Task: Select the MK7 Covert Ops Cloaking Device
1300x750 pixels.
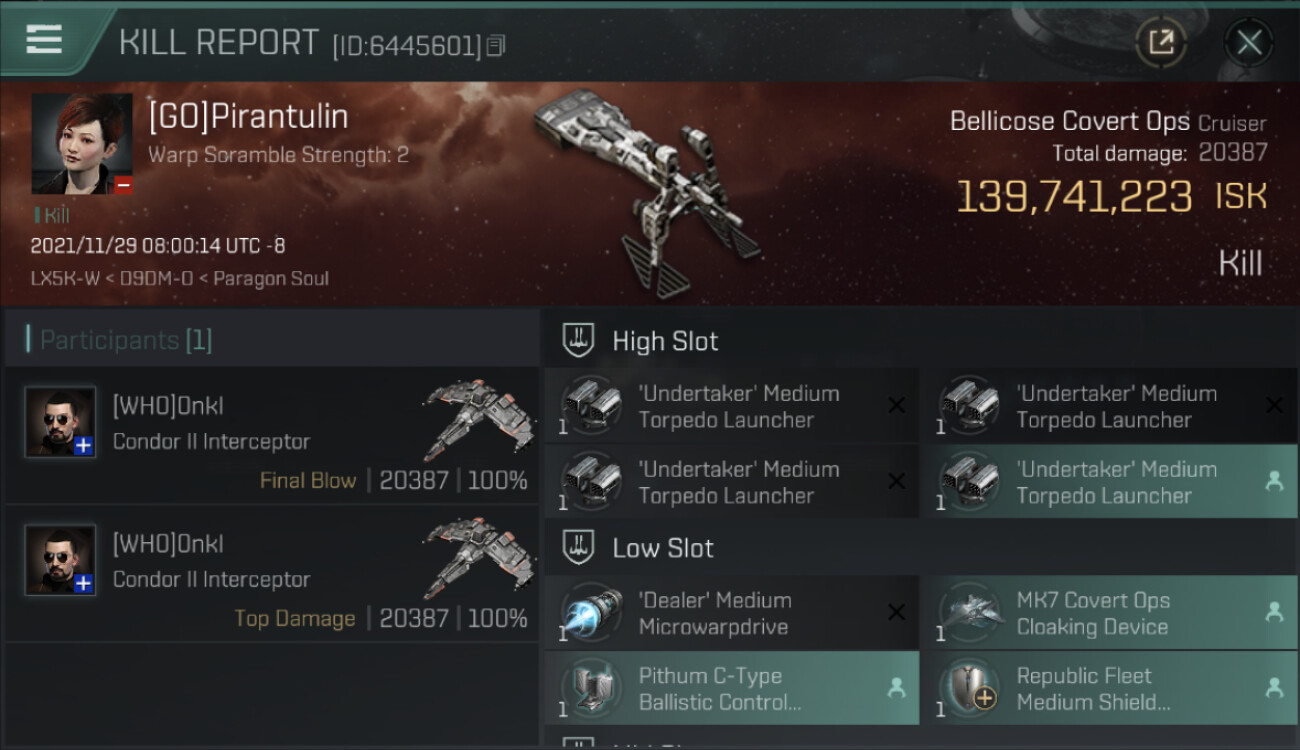Action: coord(1108,613)
